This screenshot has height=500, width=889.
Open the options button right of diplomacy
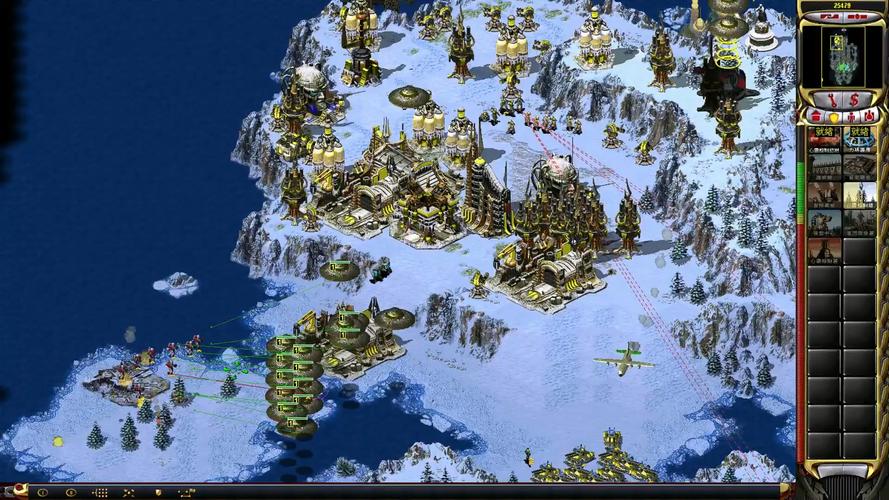pyautogui.click(x=858, y=17)
